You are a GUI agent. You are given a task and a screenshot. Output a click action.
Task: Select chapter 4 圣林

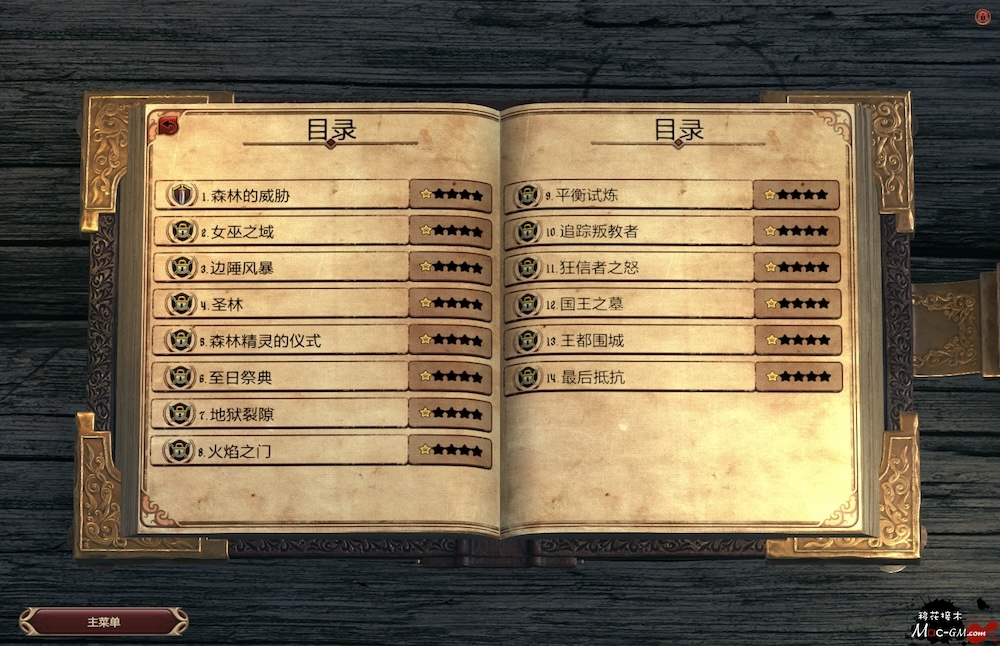[x=280, y=304]
